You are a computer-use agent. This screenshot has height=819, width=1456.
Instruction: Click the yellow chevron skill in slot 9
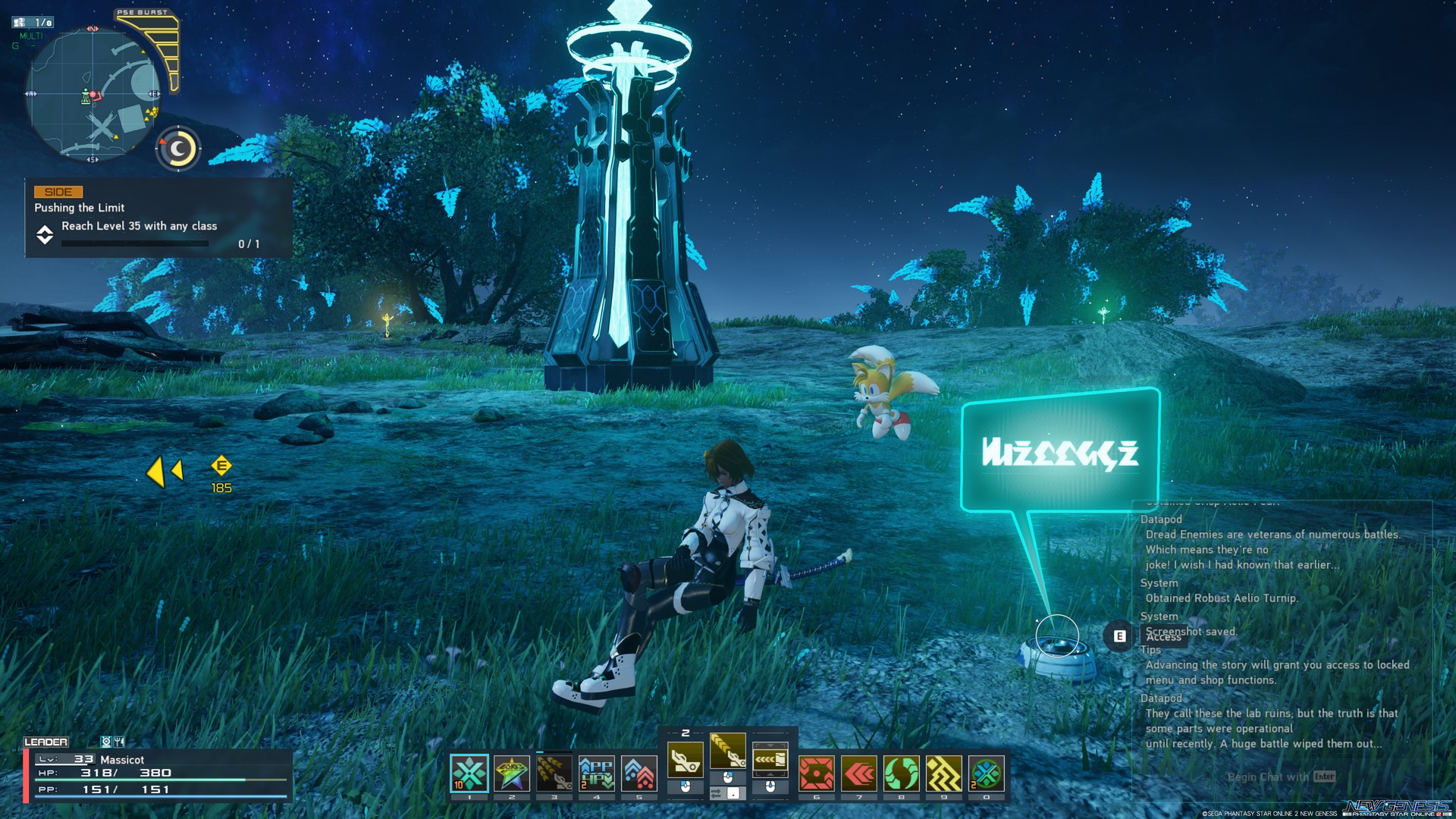point(944,772)
